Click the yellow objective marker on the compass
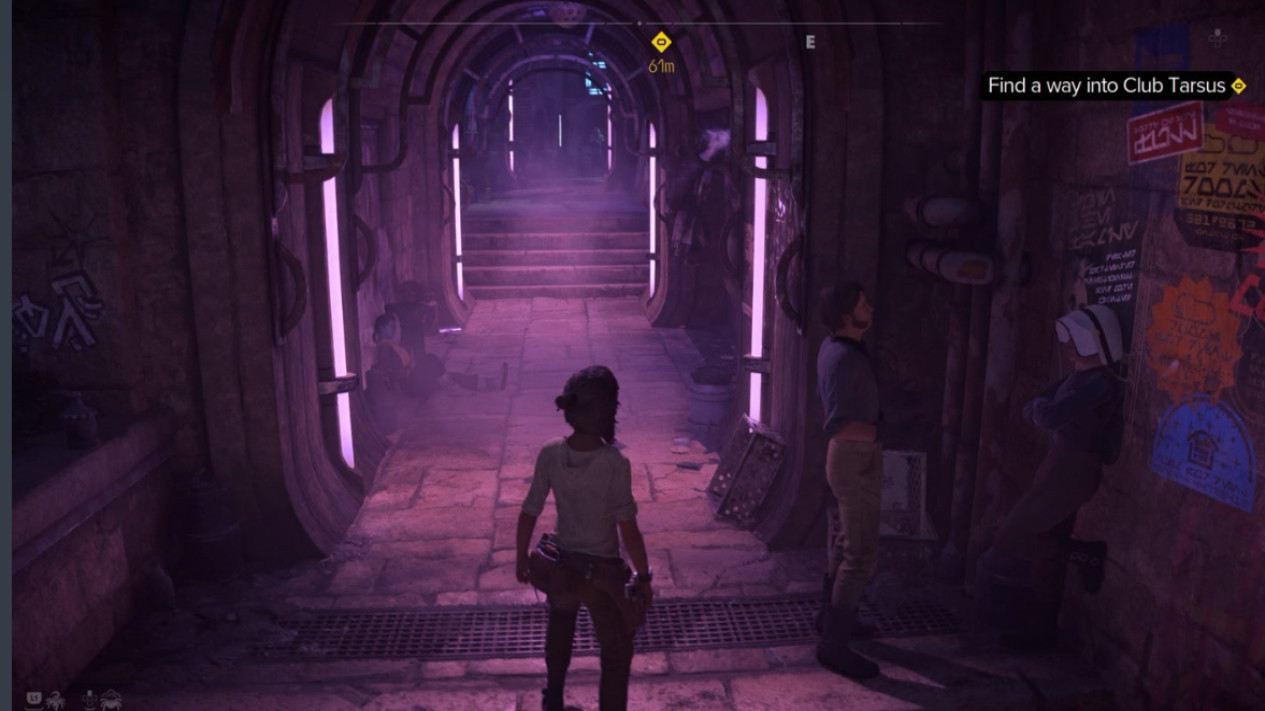 click(x=660, y=42)
